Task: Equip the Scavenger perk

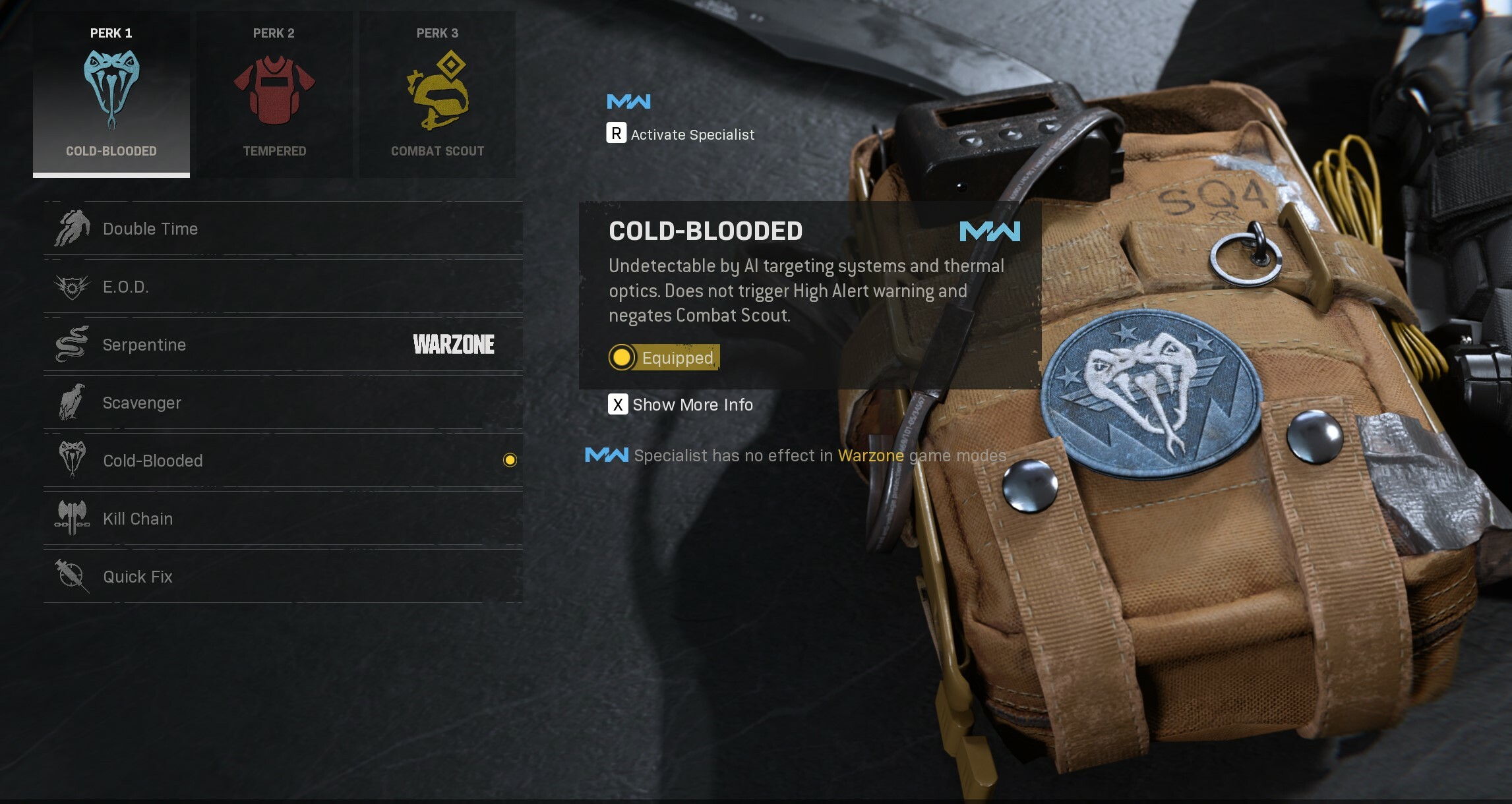Action: 283,403
